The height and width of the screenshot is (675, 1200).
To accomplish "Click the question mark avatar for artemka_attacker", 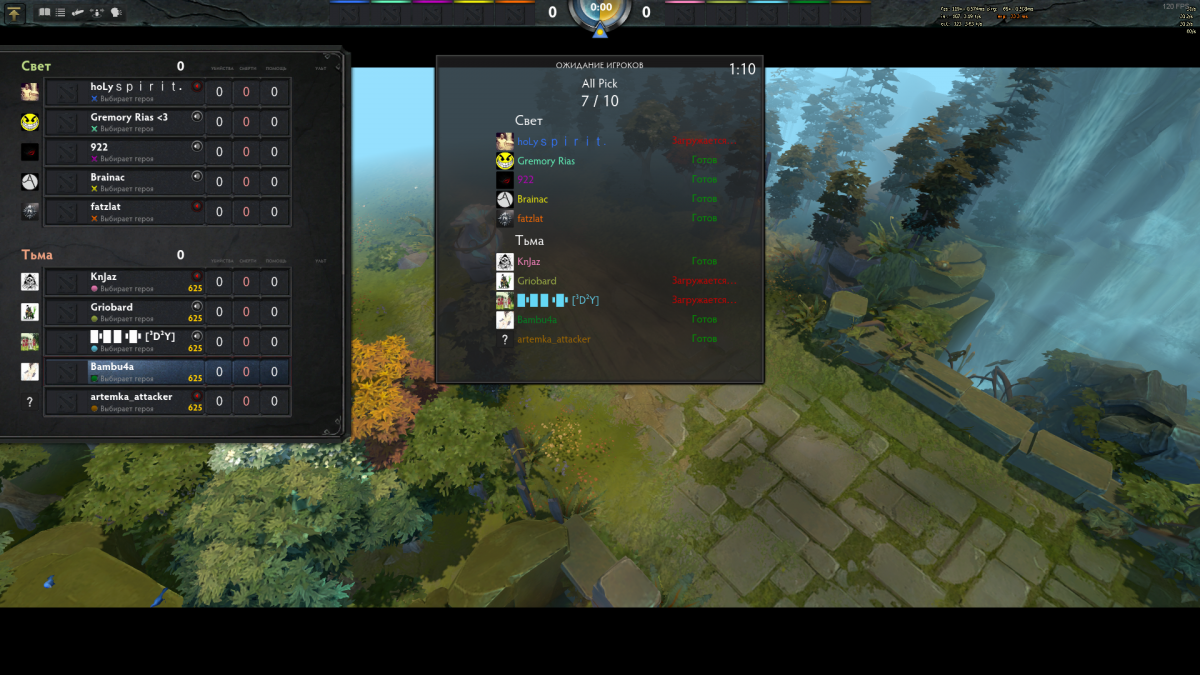I will 30,402.
